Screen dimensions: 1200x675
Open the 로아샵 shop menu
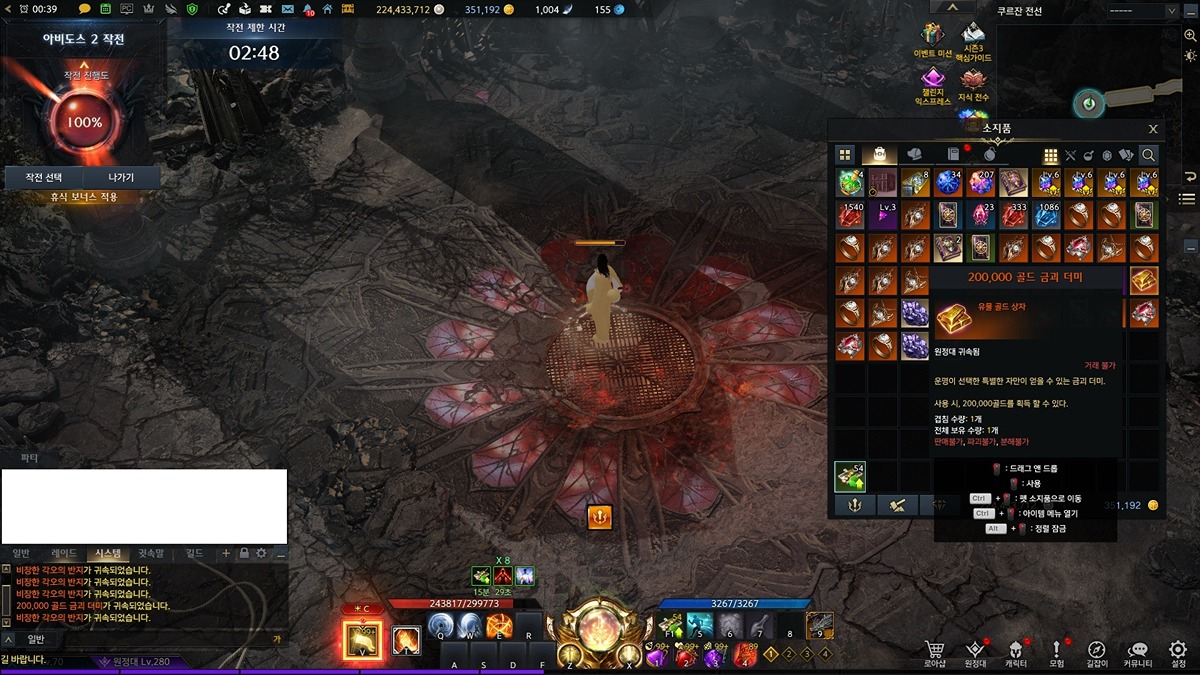[935, 650]
